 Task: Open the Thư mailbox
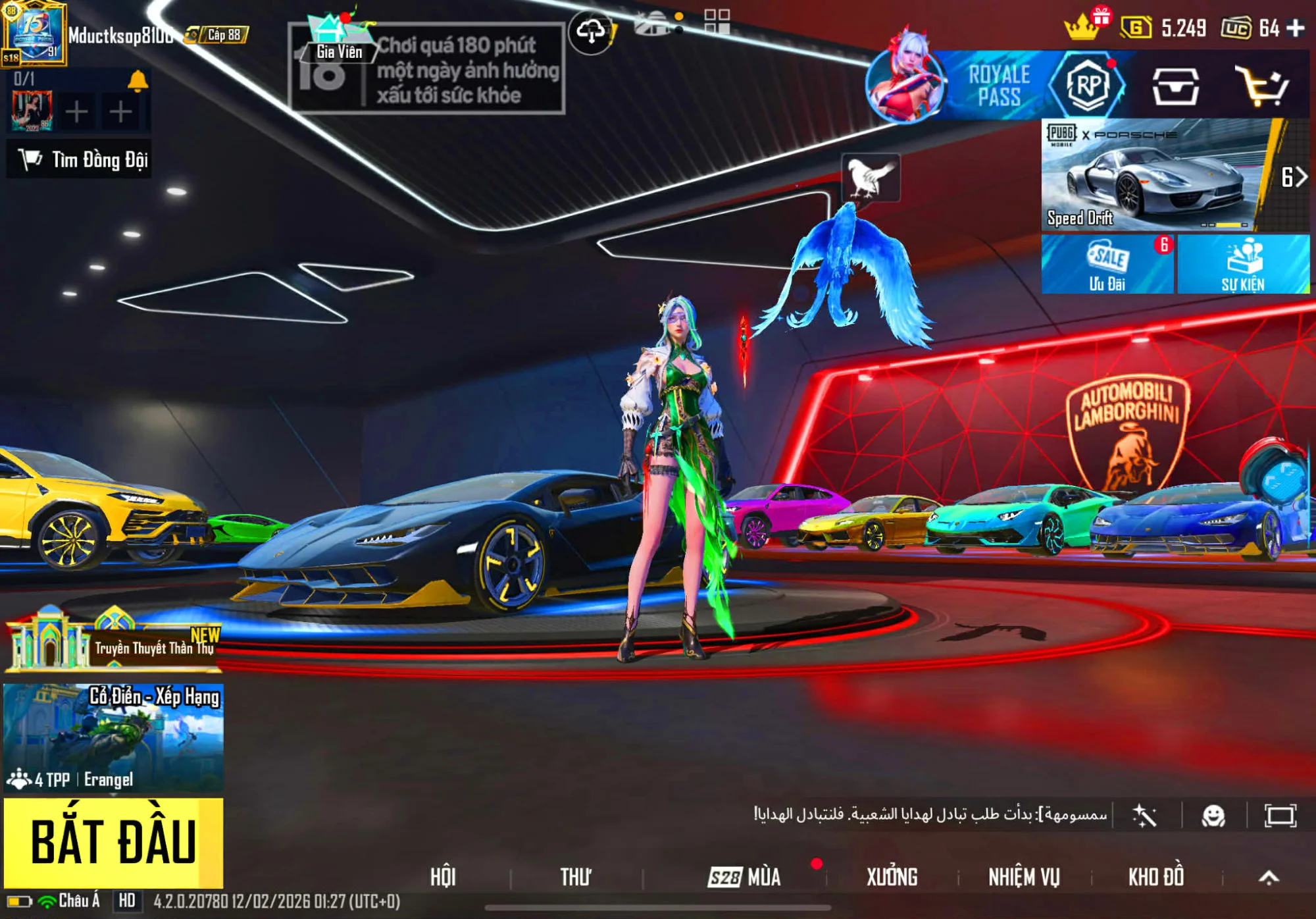(576, 877)
